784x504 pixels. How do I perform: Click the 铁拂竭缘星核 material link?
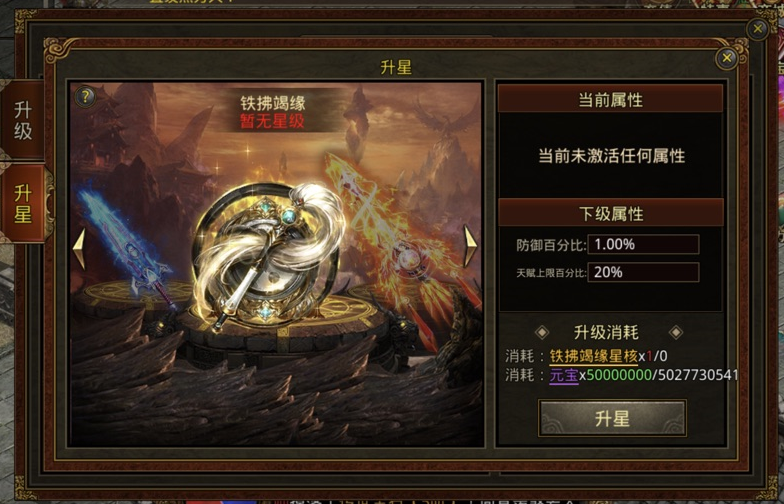tap(593, 356)
